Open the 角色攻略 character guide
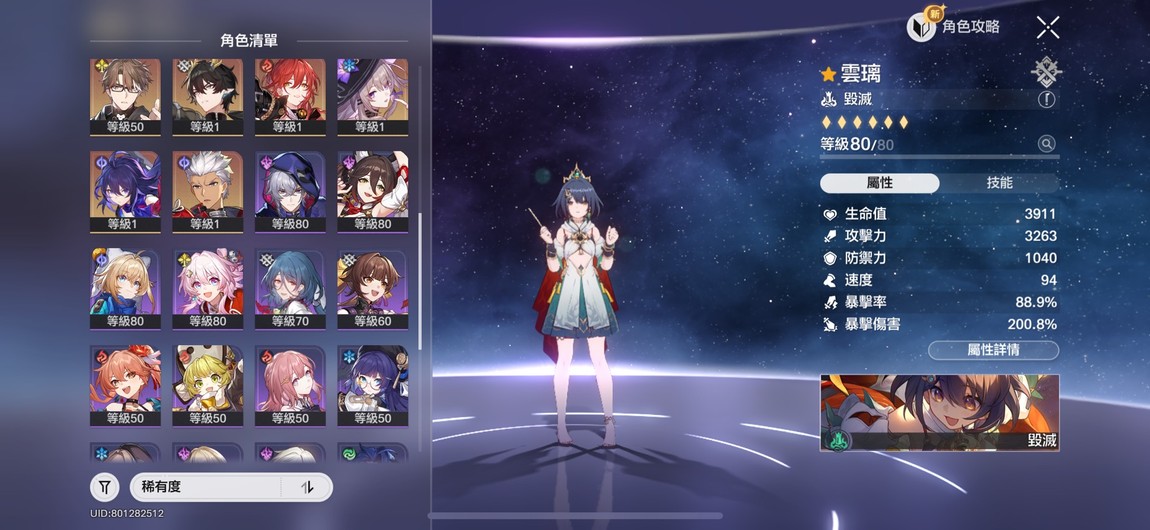The height and width of the screenshot is (530, 1150). [x=955, y=27]
